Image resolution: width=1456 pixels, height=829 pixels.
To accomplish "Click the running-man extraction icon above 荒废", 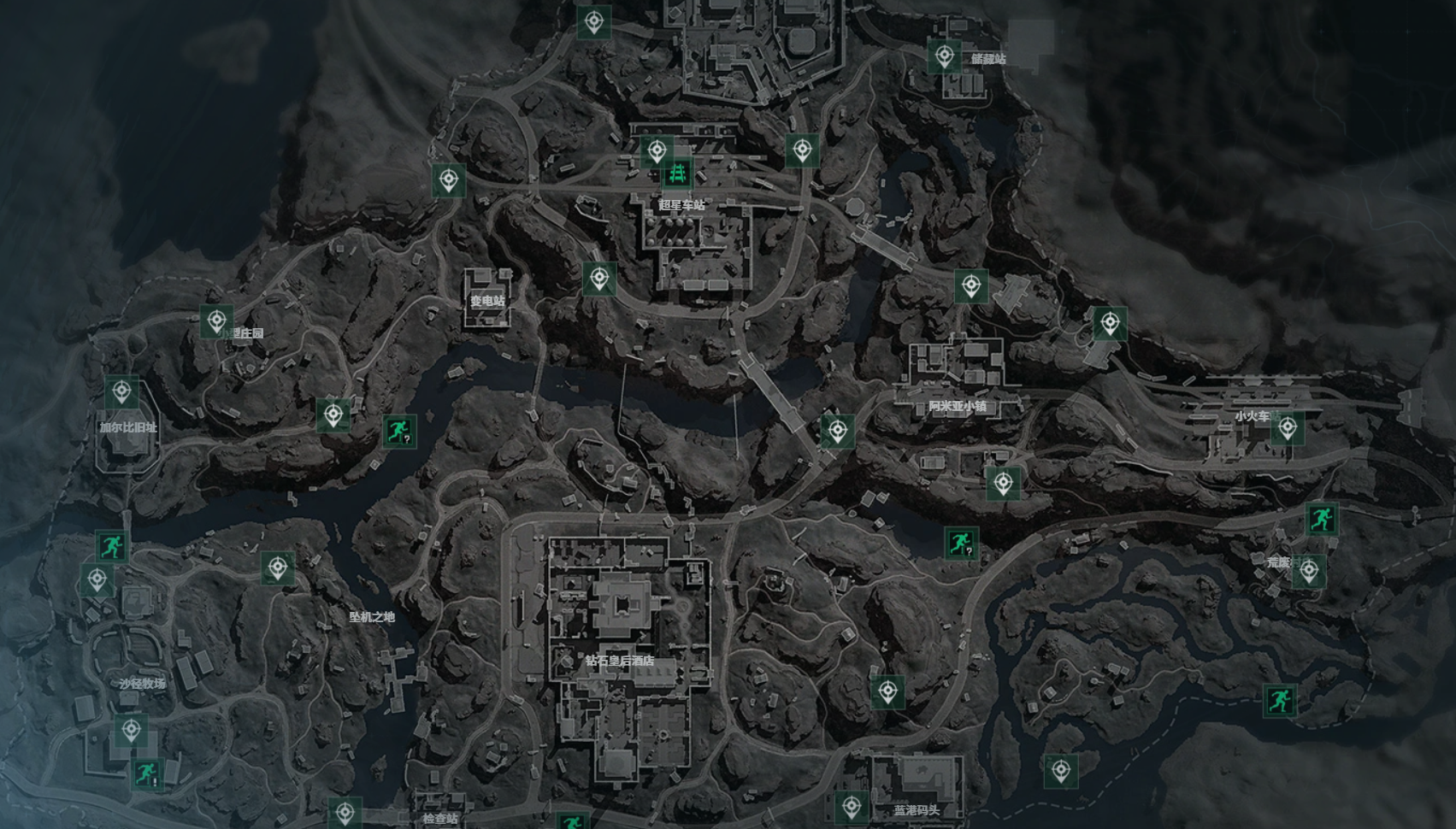I will pos(1321,518).
